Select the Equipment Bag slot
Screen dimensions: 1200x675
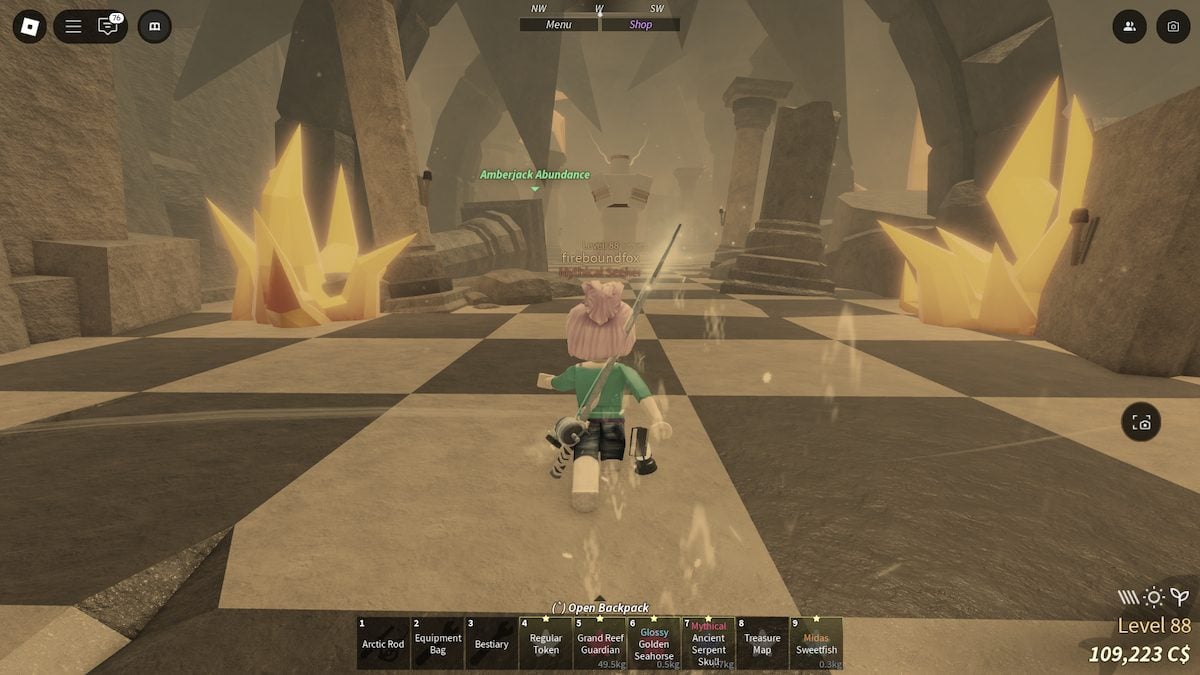[438, 643]
